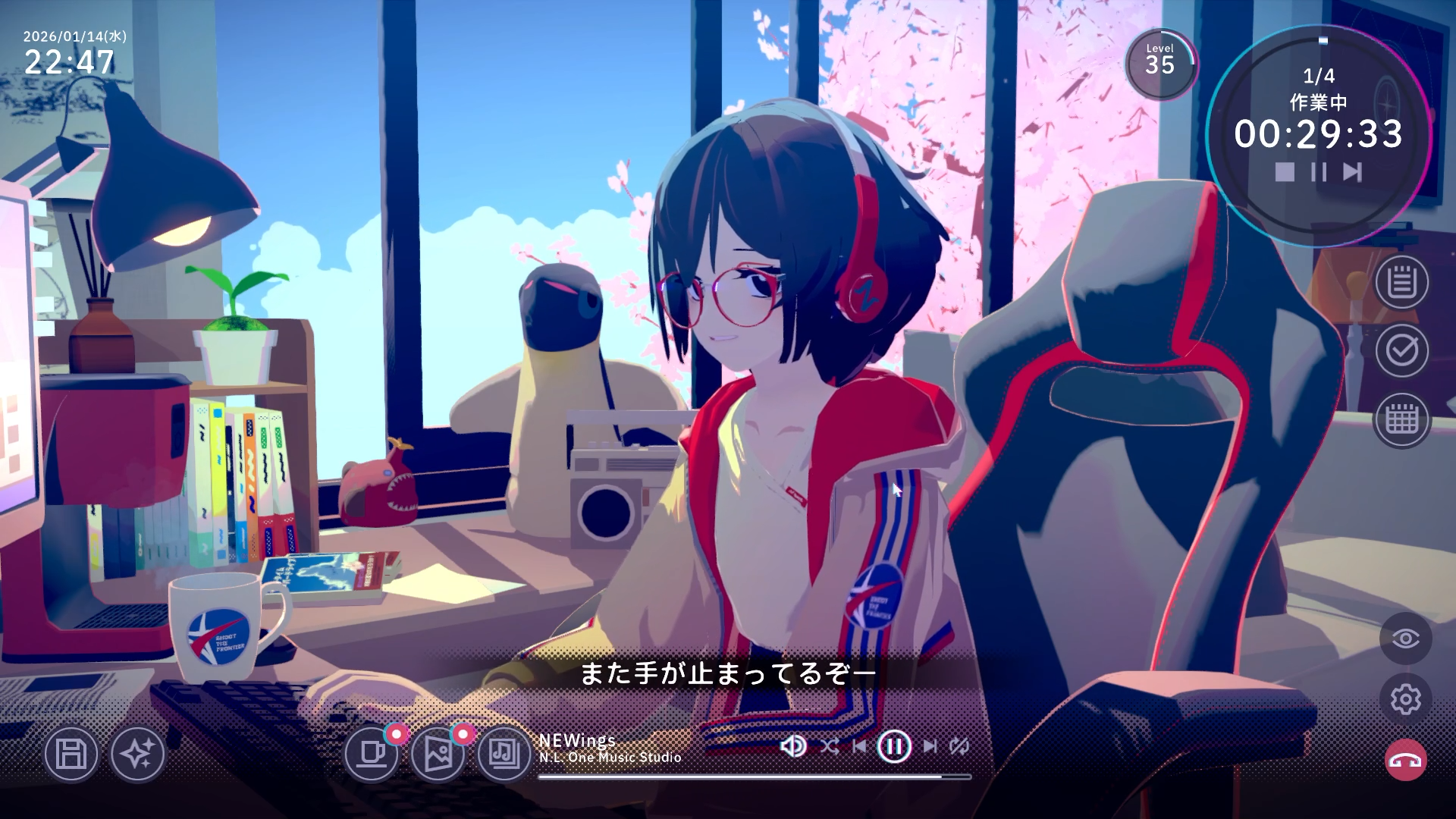Enable shuffle playback

click(x=831, y=745)
